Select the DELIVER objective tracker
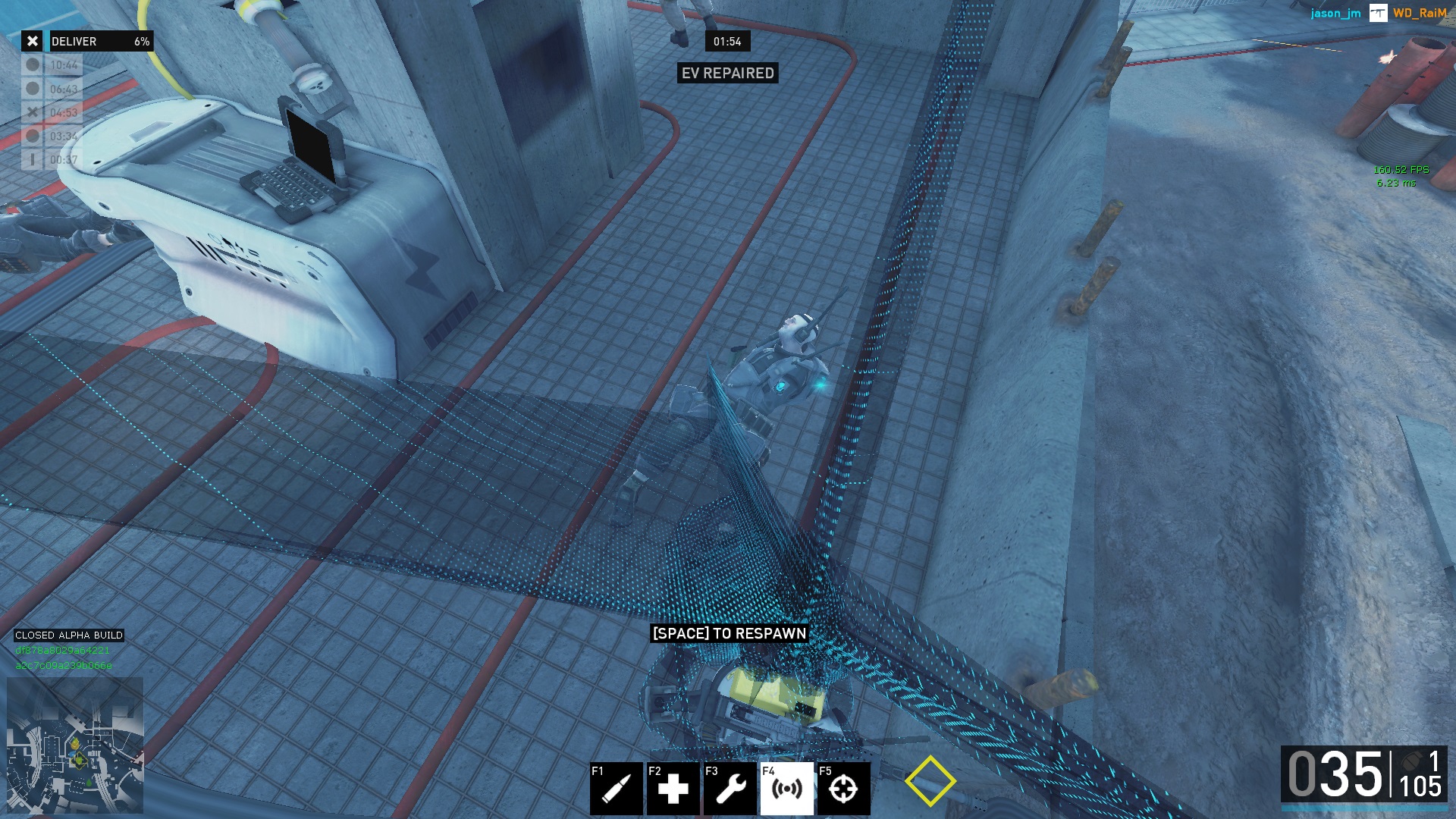The height and width of the screenshot is (819, 1456). pos(88,41)
